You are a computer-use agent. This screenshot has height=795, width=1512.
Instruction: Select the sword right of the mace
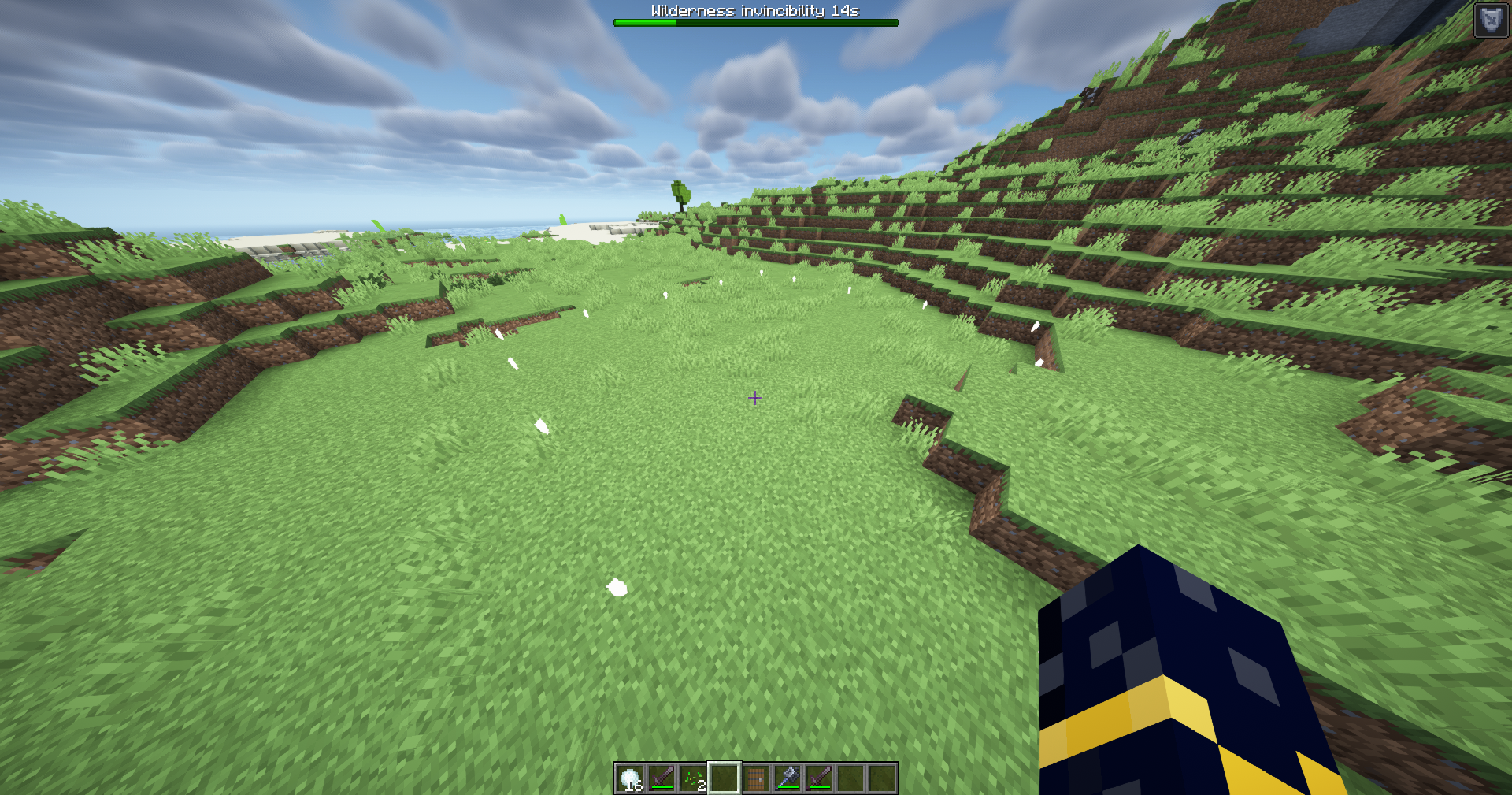pos(819,778)
